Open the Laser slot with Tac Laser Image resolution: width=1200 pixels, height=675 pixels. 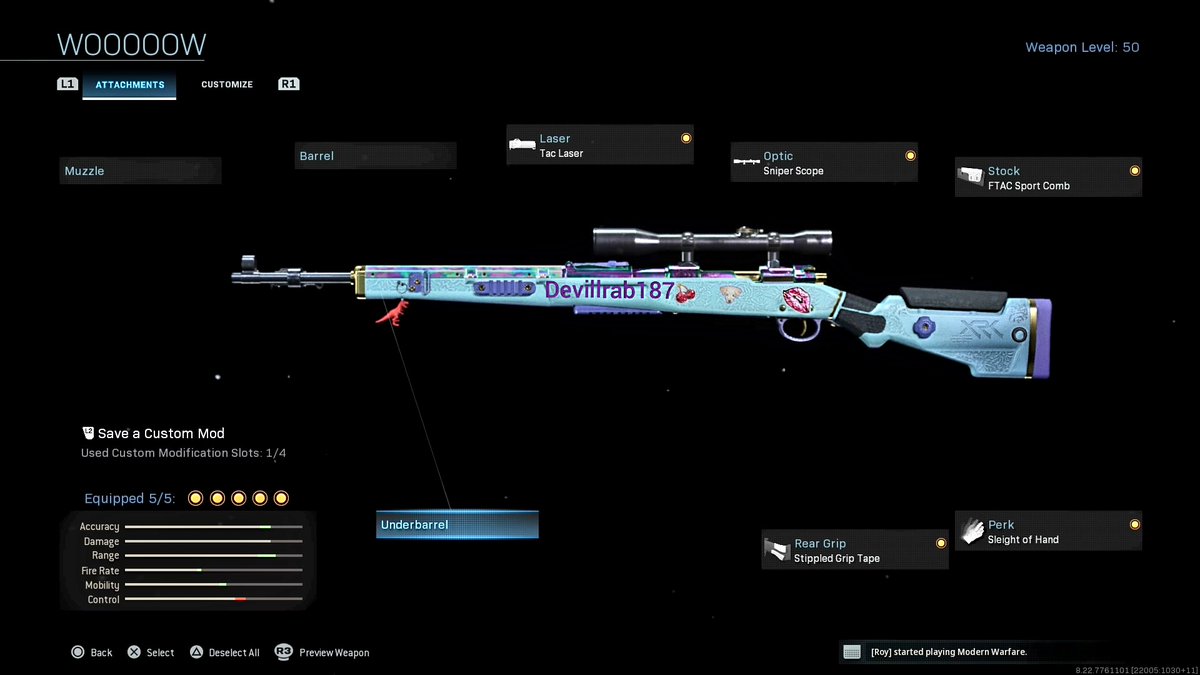pos(600,145)
